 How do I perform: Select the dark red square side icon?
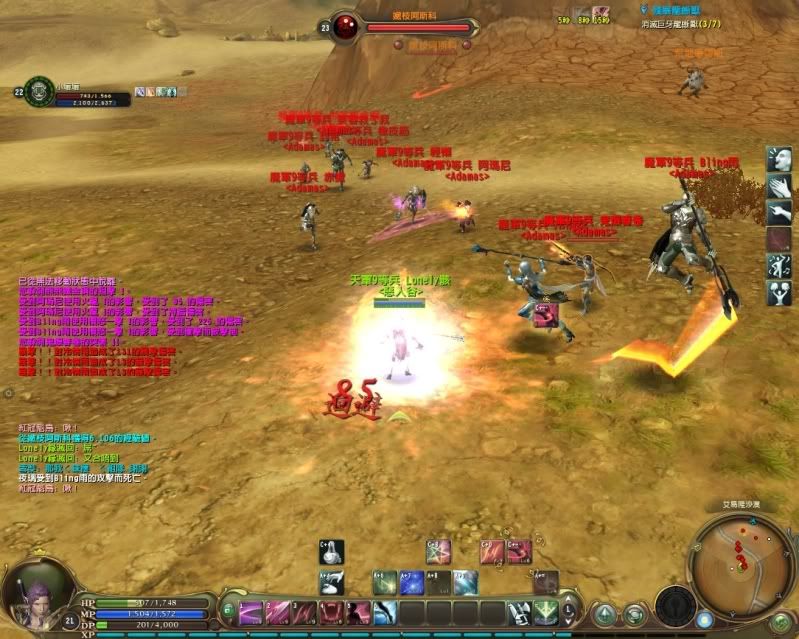click(x=780, y=238)
